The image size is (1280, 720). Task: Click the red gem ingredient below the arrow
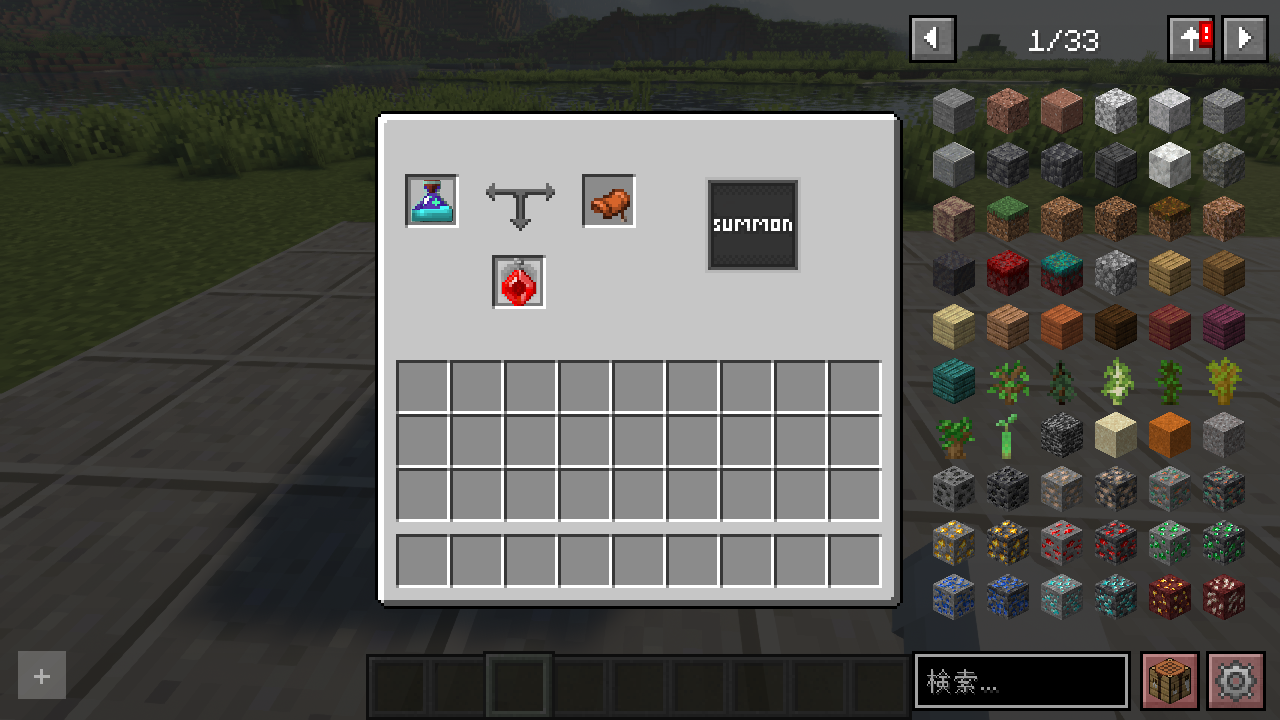coord(518,282)
